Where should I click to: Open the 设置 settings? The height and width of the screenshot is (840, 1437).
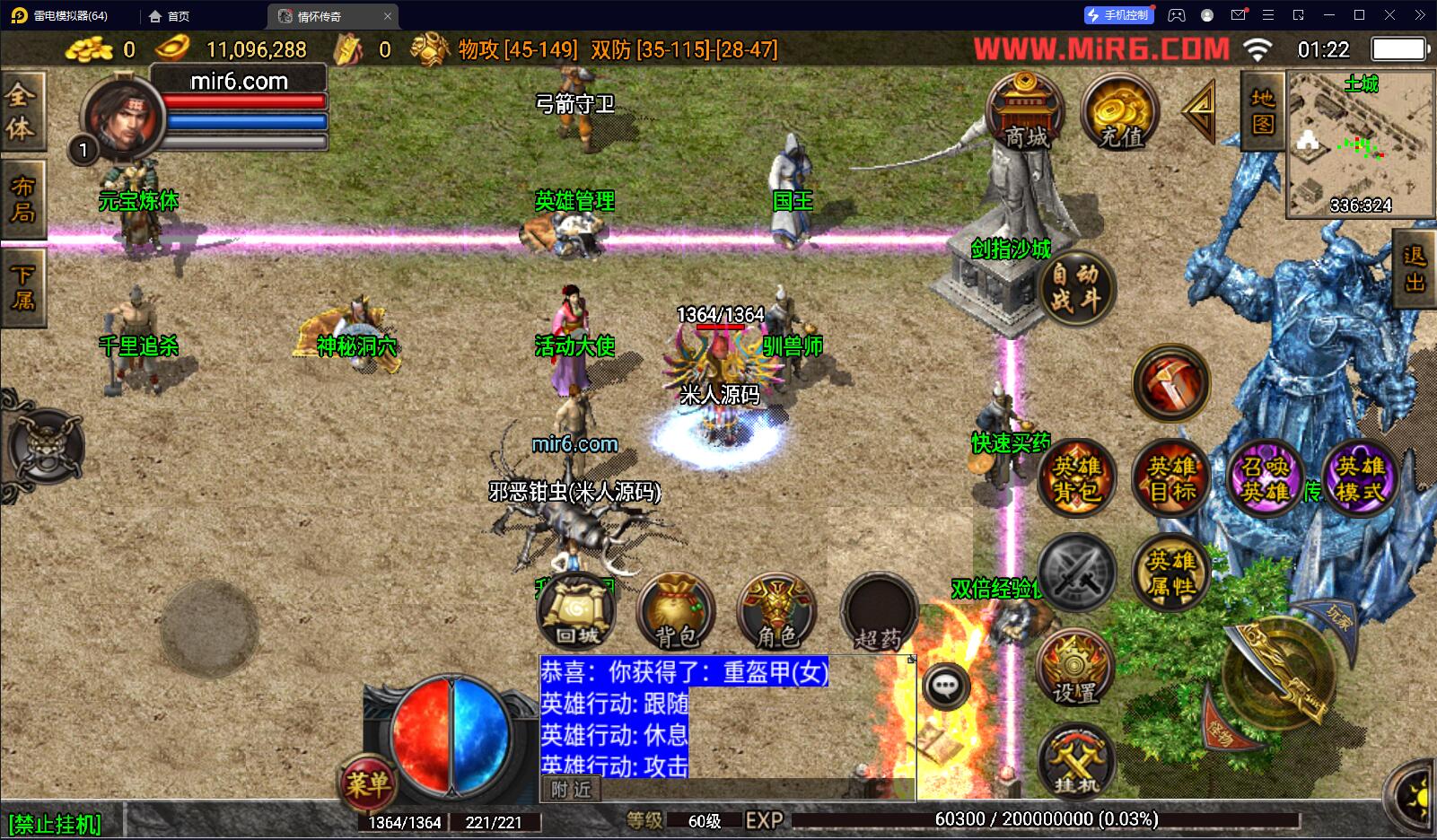coord(1075,669)
